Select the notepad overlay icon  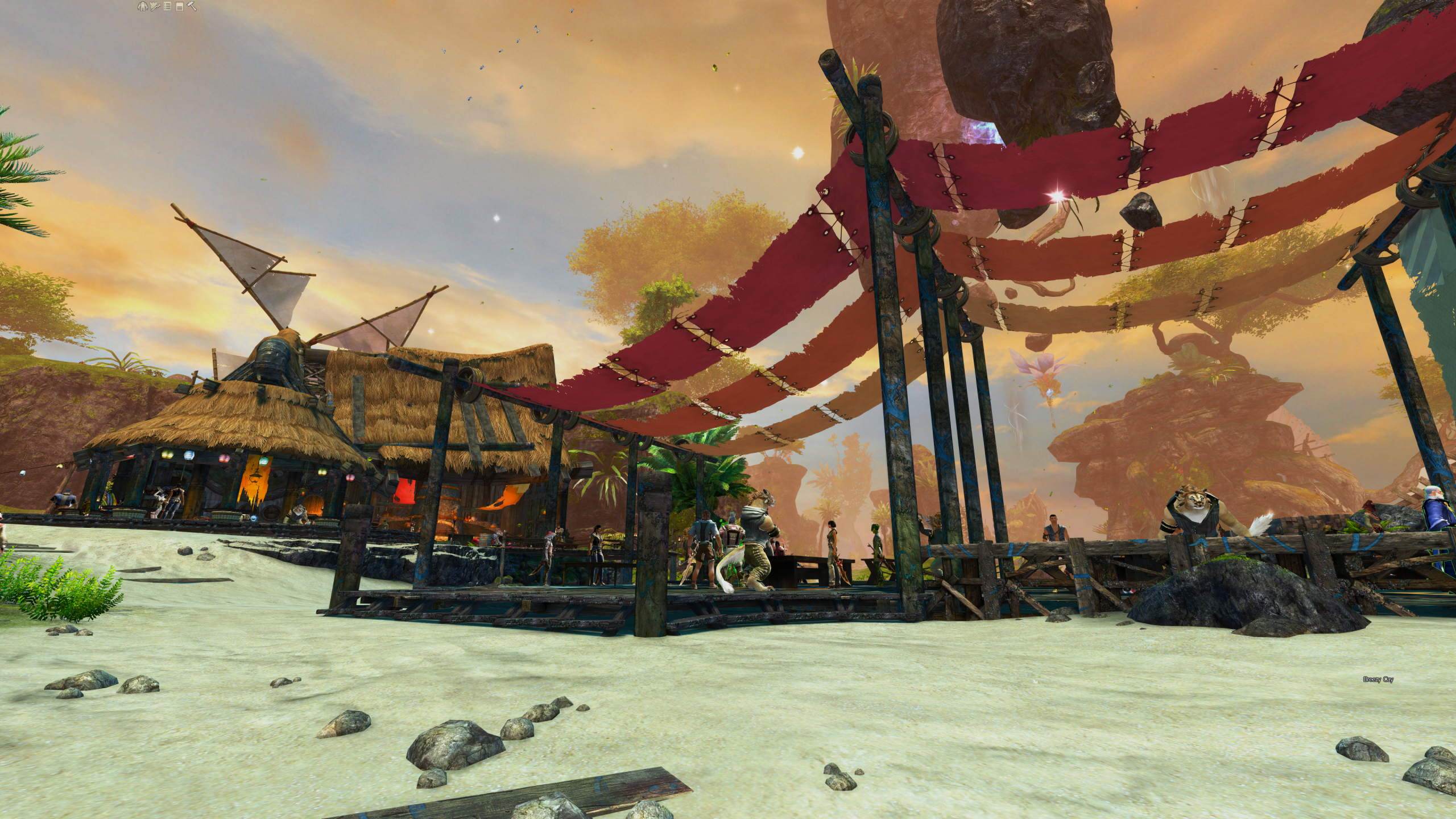(x=179, y=6)
